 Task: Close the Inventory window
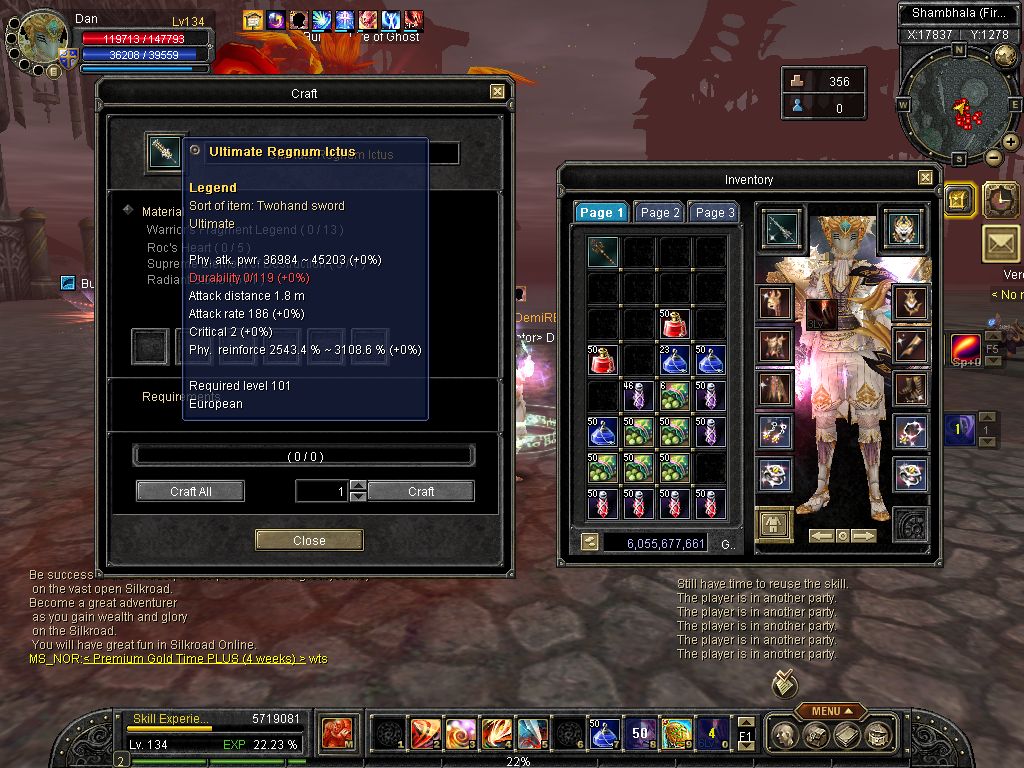(925, 179)
